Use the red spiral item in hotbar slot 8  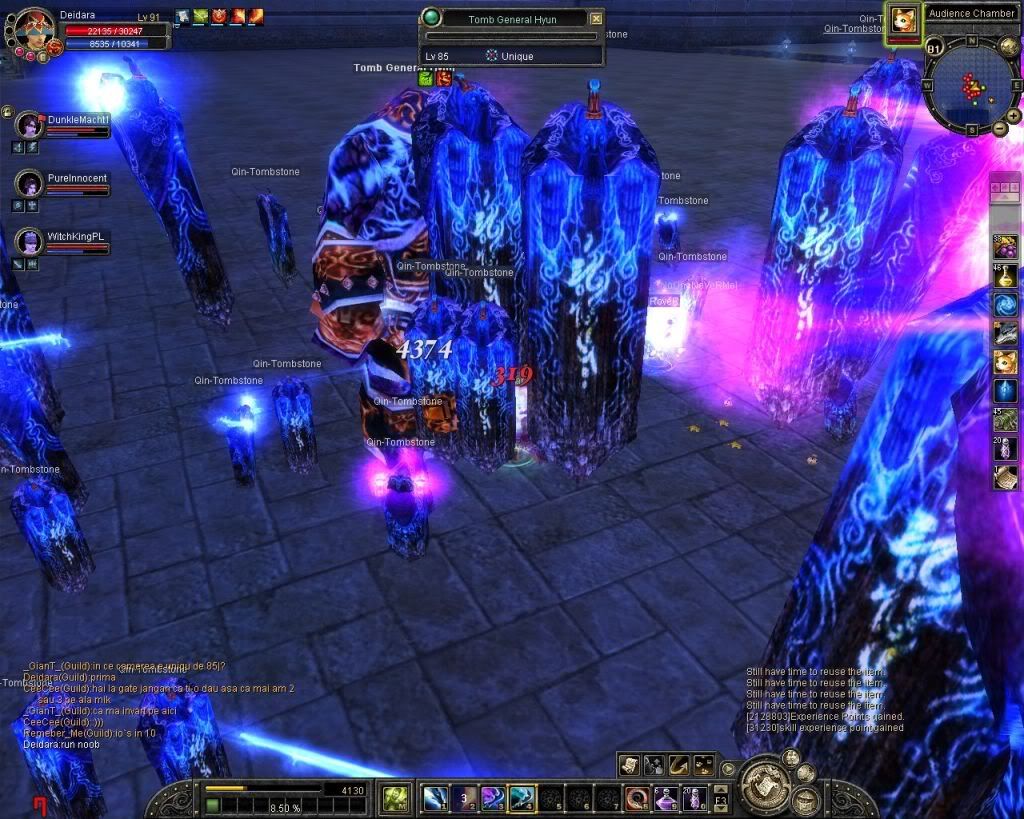pyautogui.click(x=637, y=798)
